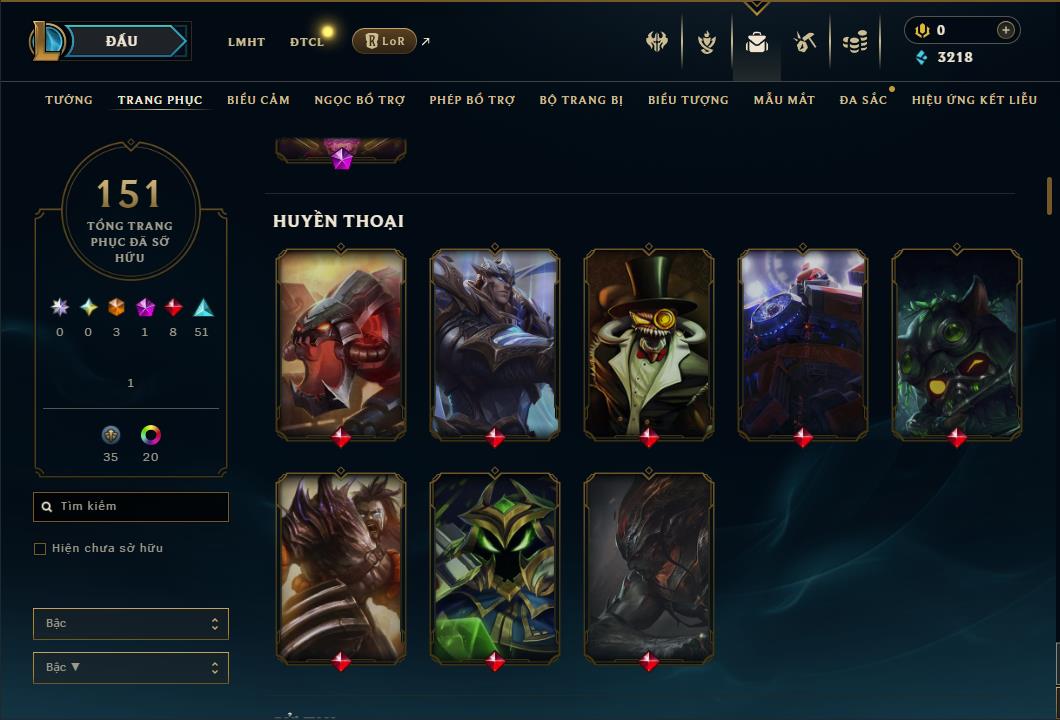Select the BIỂU CẢM tab
The width and height of the screenshot is (1060, 720).
click(258, 100)
